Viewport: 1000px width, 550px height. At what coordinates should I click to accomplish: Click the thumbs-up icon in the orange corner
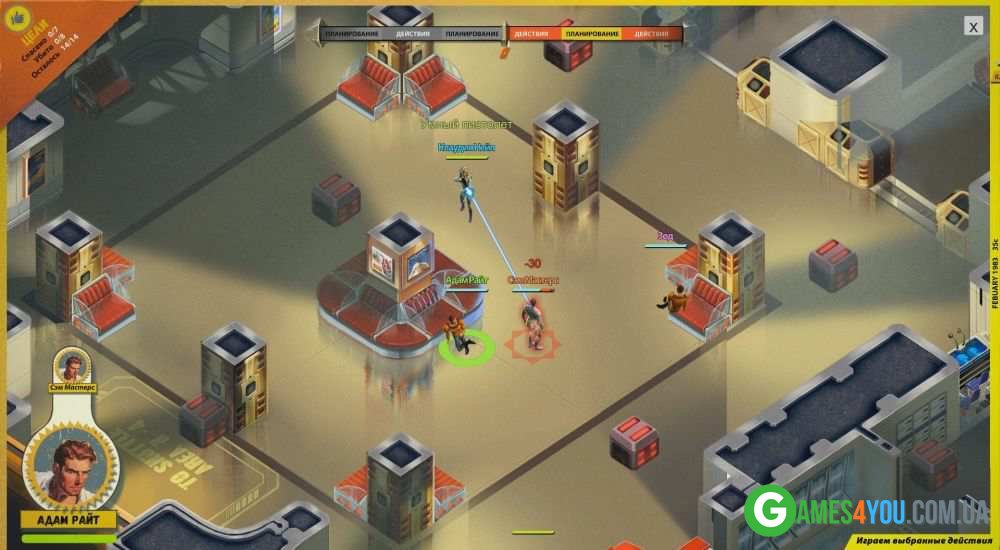16,13
